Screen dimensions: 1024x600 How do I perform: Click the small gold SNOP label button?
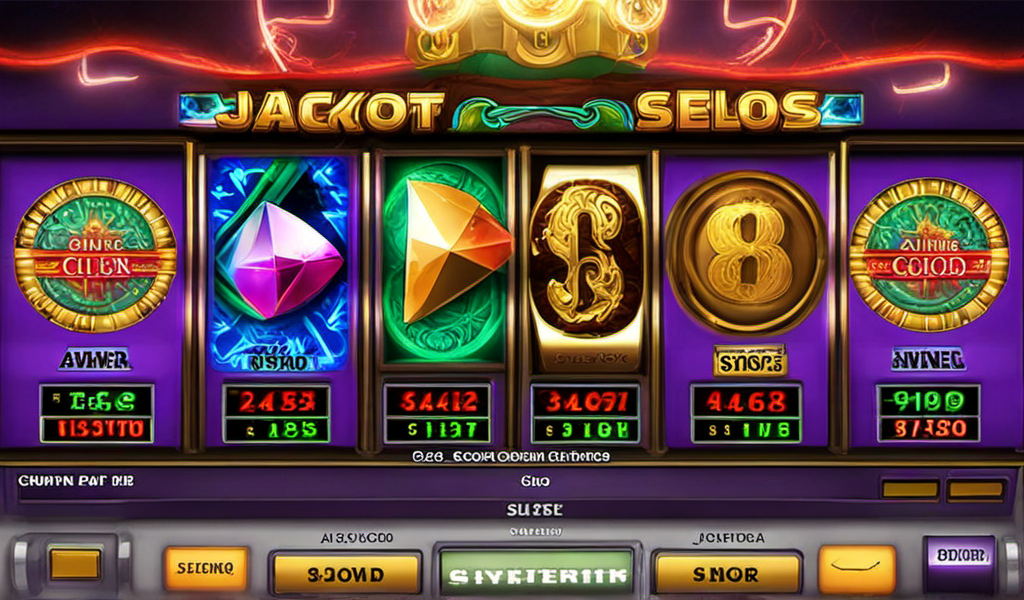point(749,361)
